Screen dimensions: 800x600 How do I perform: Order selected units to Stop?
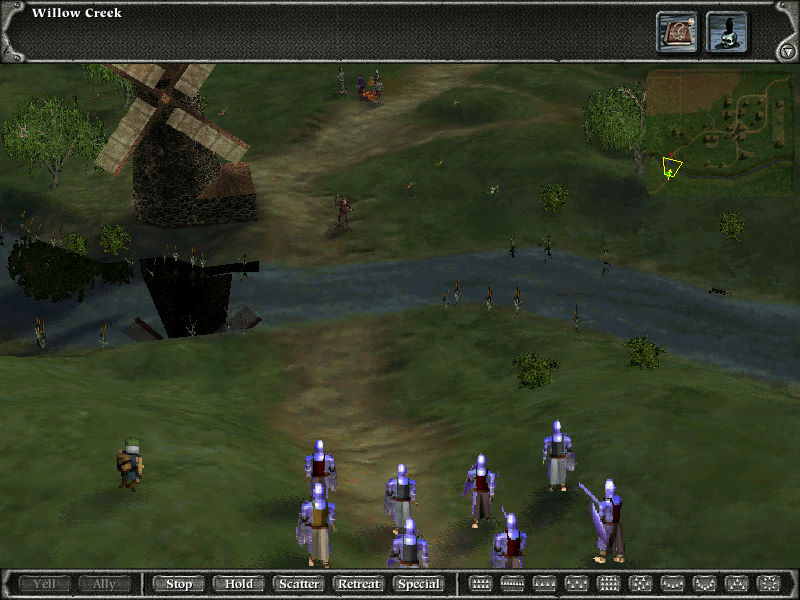[179, 583]
